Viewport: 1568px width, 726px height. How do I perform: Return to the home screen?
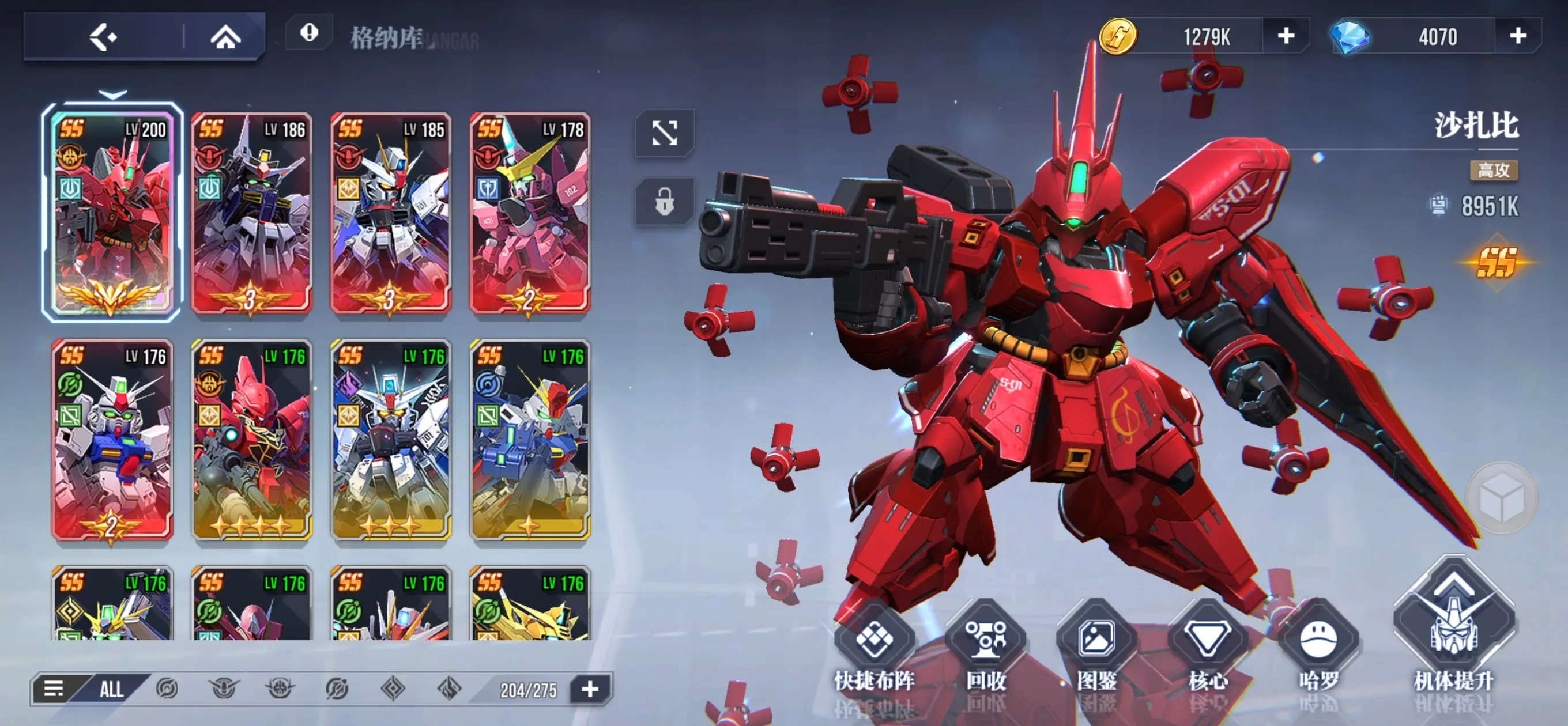(x=225, y=37)
